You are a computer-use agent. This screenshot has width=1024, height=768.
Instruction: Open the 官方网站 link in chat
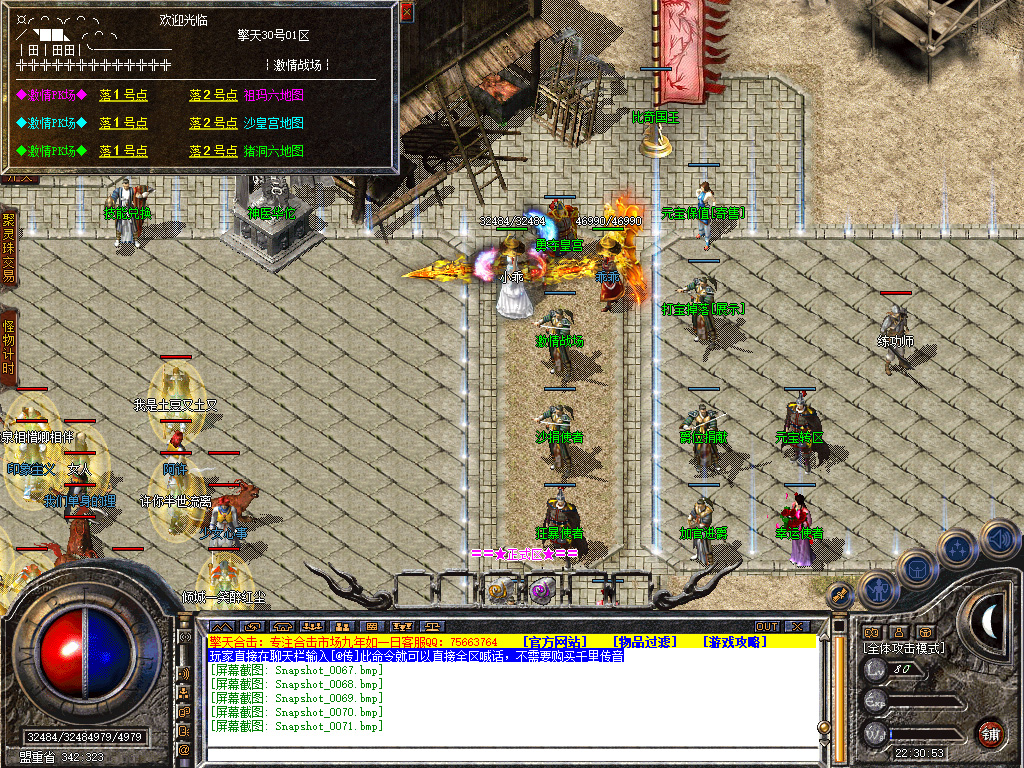(x=554, y=641)
